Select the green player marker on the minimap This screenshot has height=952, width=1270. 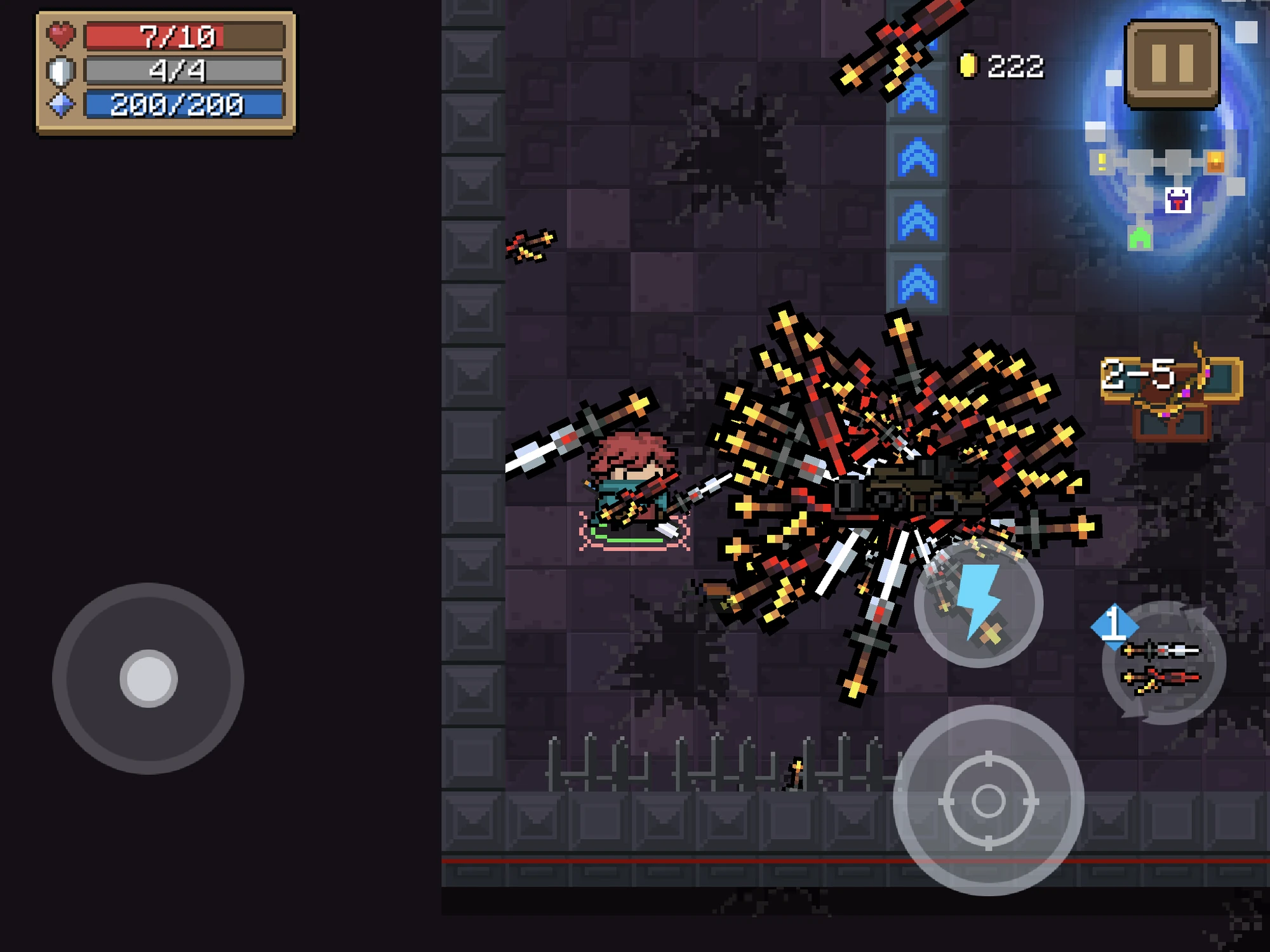coord(1140,238)
